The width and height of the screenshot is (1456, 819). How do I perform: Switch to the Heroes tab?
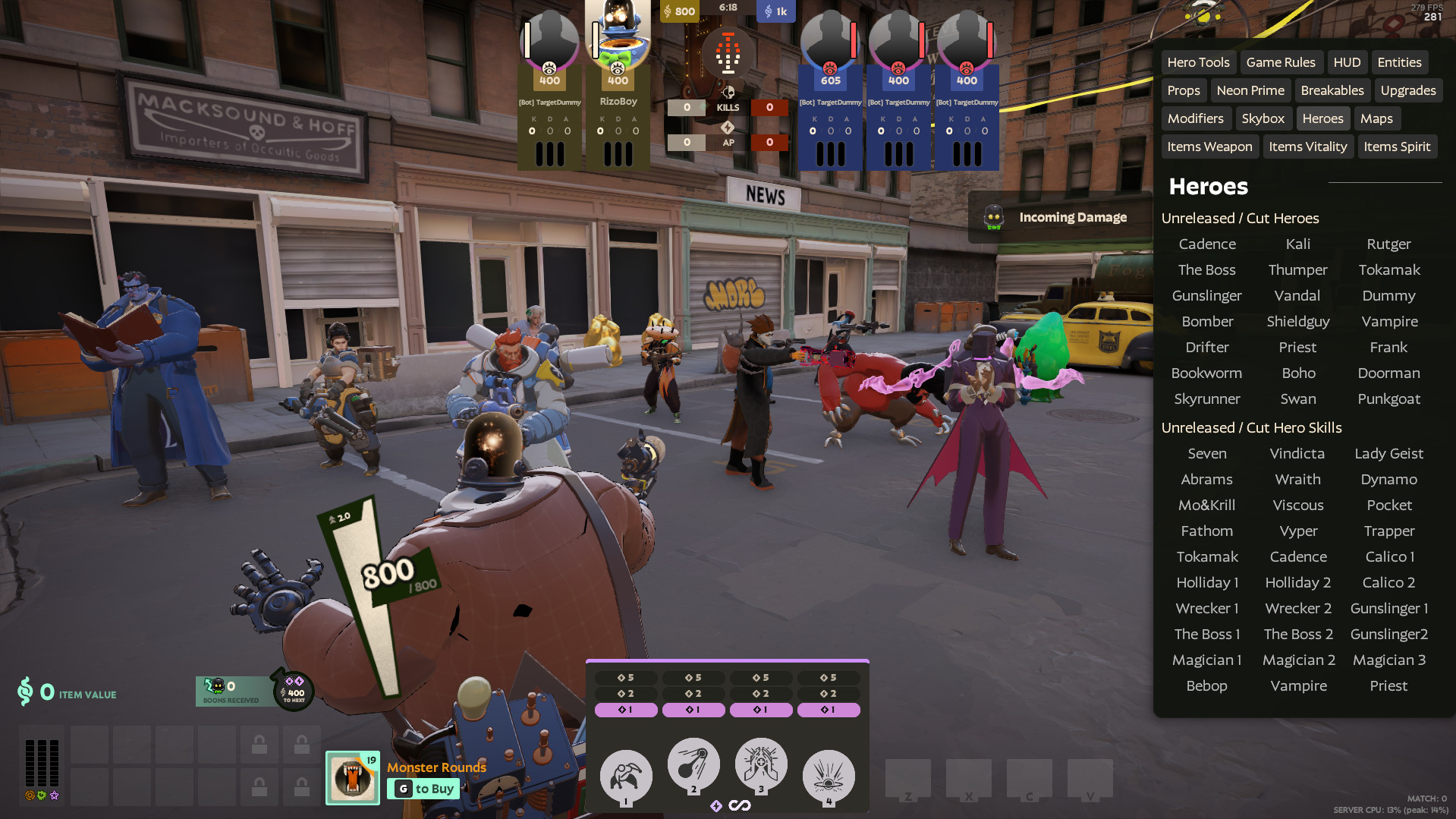coord(1322,118)
